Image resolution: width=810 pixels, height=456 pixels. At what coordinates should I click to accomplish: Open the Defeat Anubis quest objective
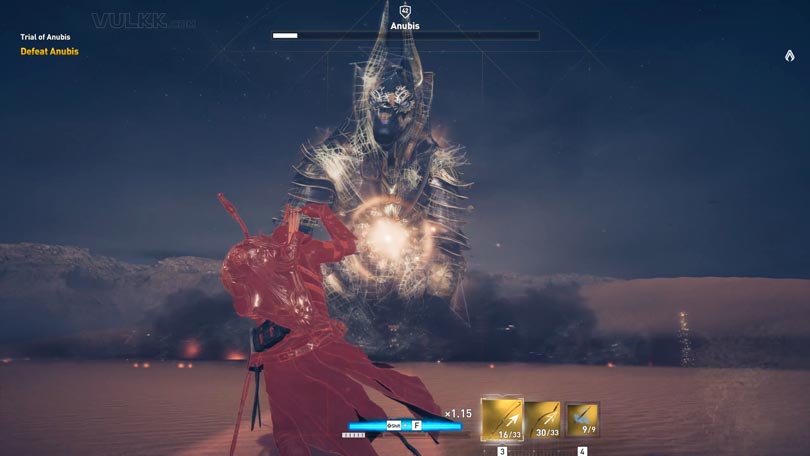tap(49, 52)
